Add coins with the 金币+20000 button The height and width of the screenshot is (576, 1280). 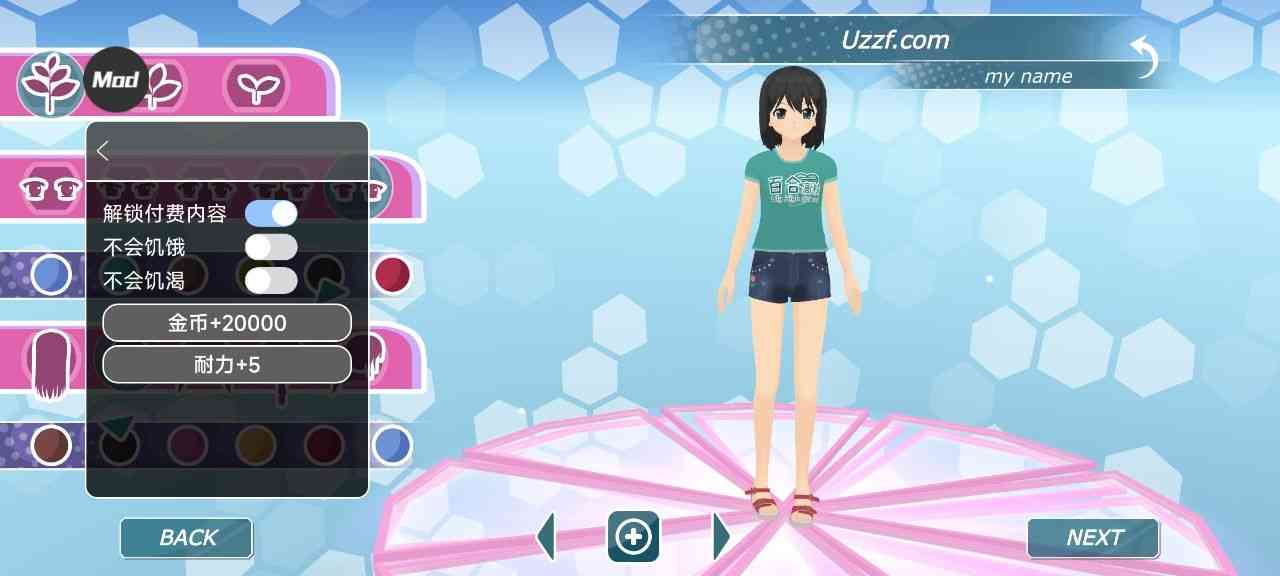tap(227, 323)
